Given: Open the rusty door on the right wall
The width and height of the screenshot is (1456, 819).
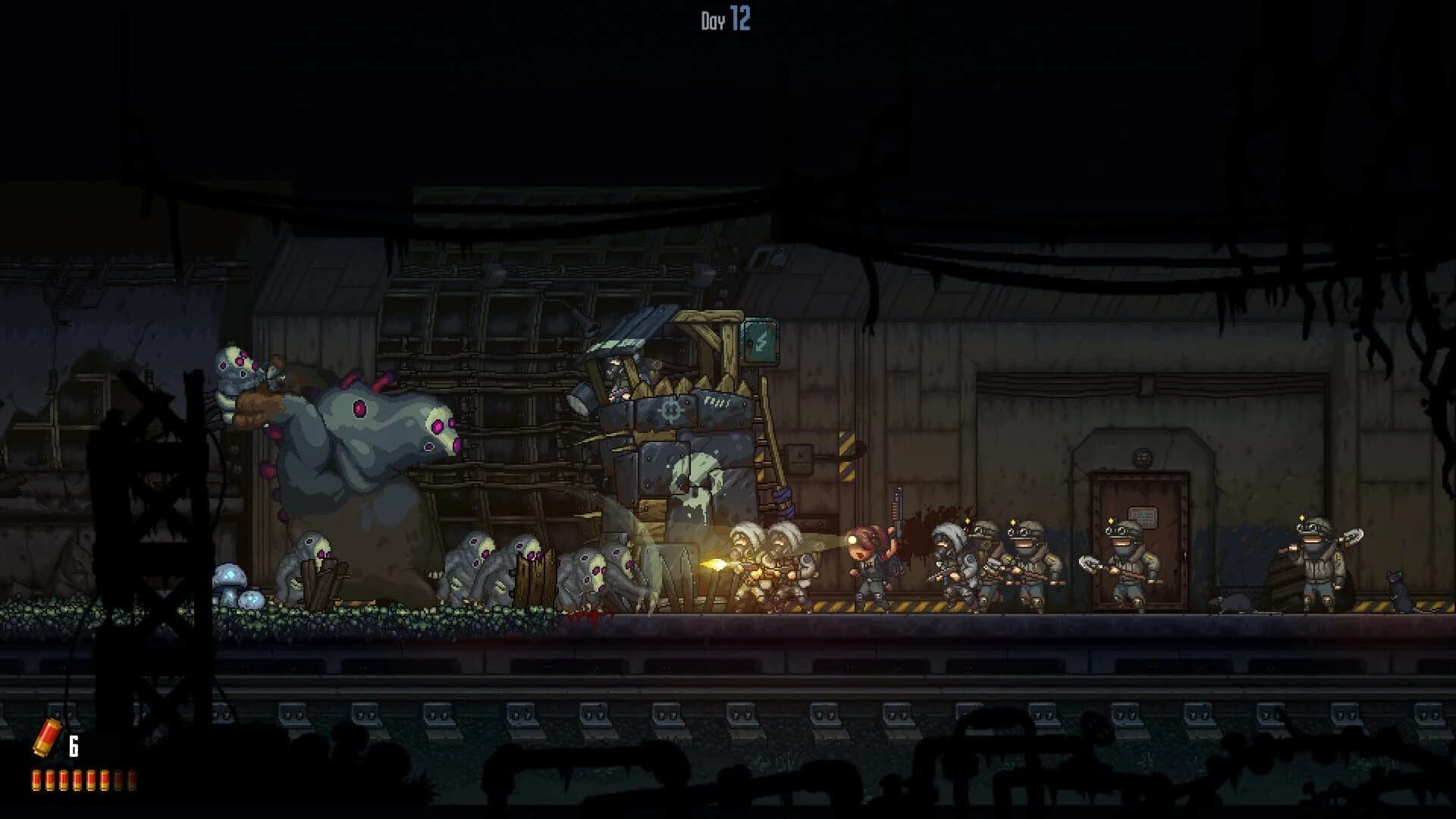Looking at the screenshot, I should point(1137,531).
